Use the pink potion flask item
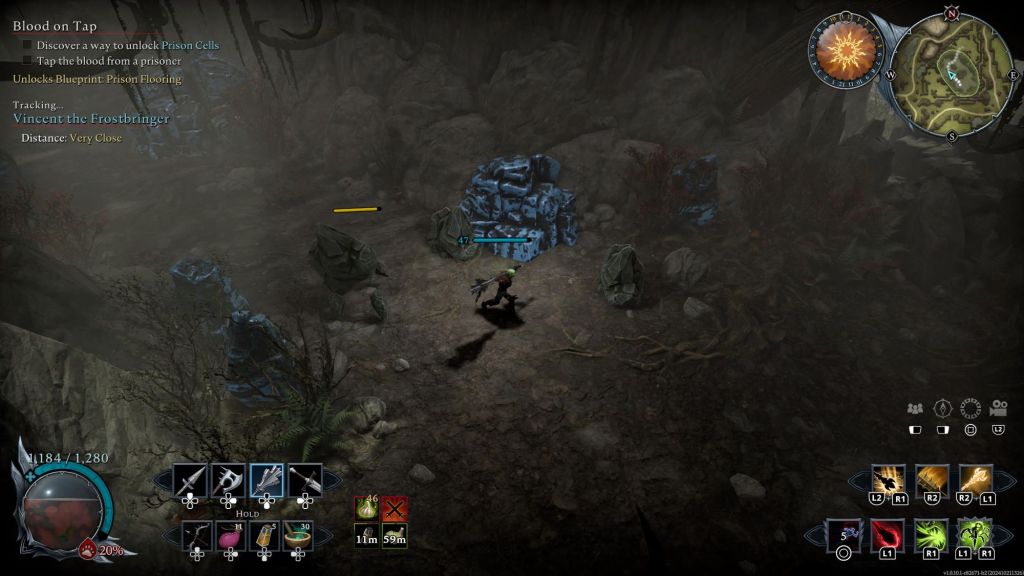This screenshot has height=576, width=1024. [x=231, y=536]
